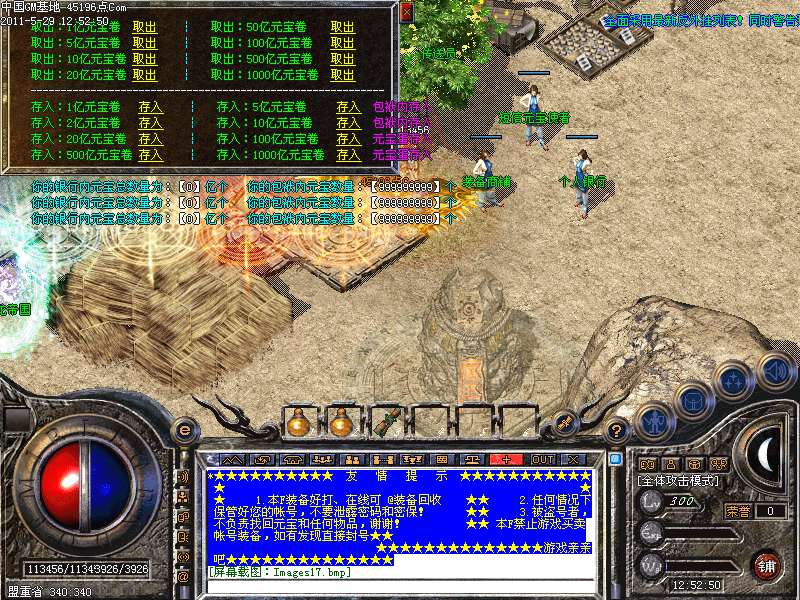Deposit the 500亿元宝卷 voucher
800x600 pixels.
point(150,155)
